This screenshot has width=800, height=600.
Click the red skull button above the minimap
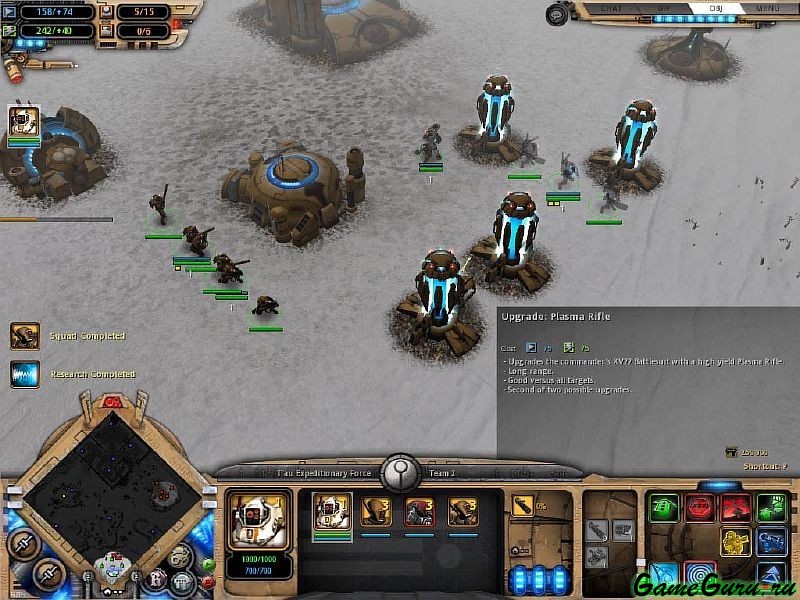tap(113, 402)
